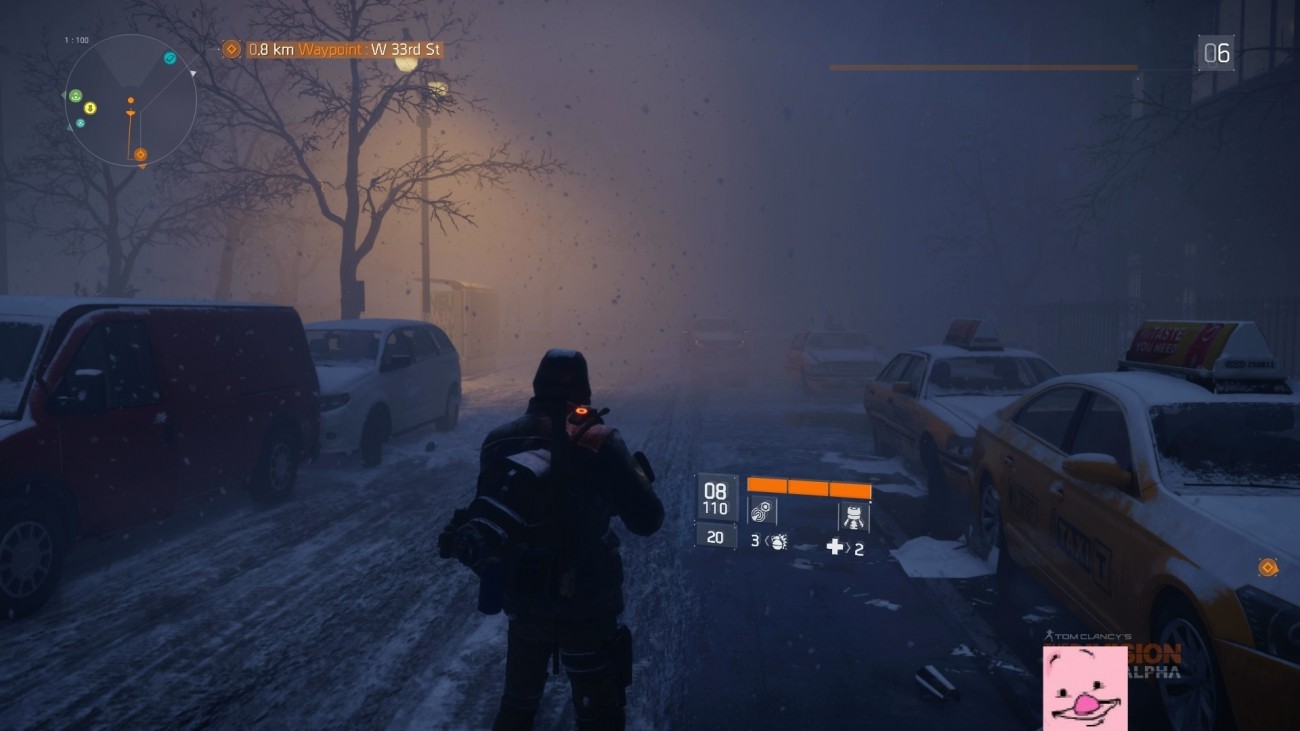Image resolution: width=1300 pixels, height=731 pixels.
Task: Click the teal loot icon on the minimap
Action: (x=170, y=58)
